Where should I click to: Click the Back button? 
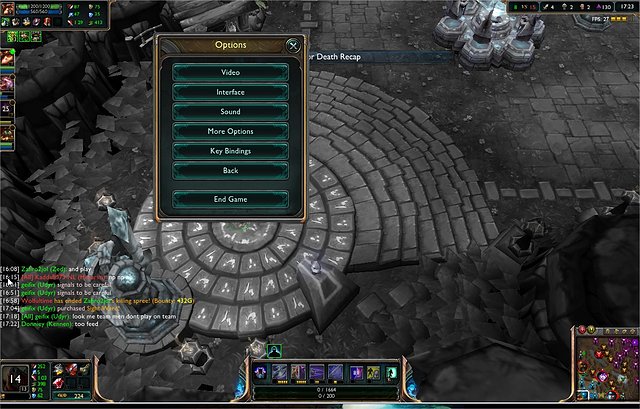click(230, 171)
